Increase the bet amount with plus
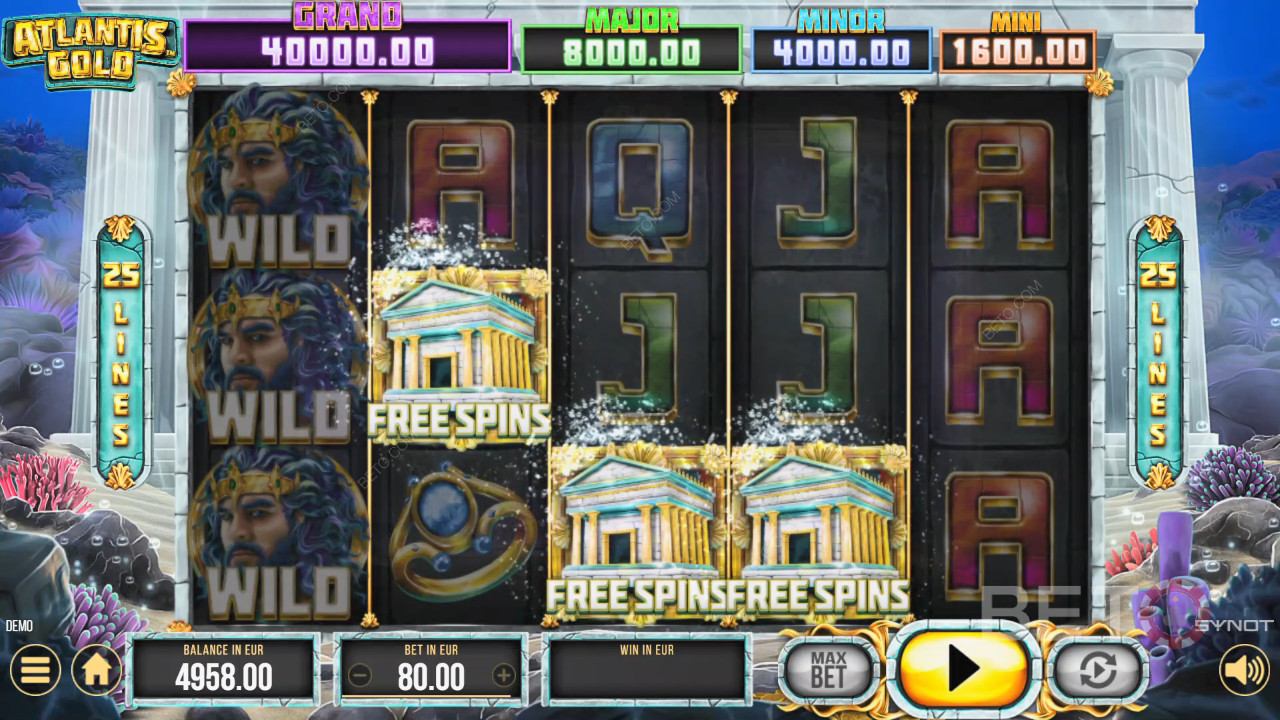The width and height of the screenshot is (1280, 720). pos(504,676)
